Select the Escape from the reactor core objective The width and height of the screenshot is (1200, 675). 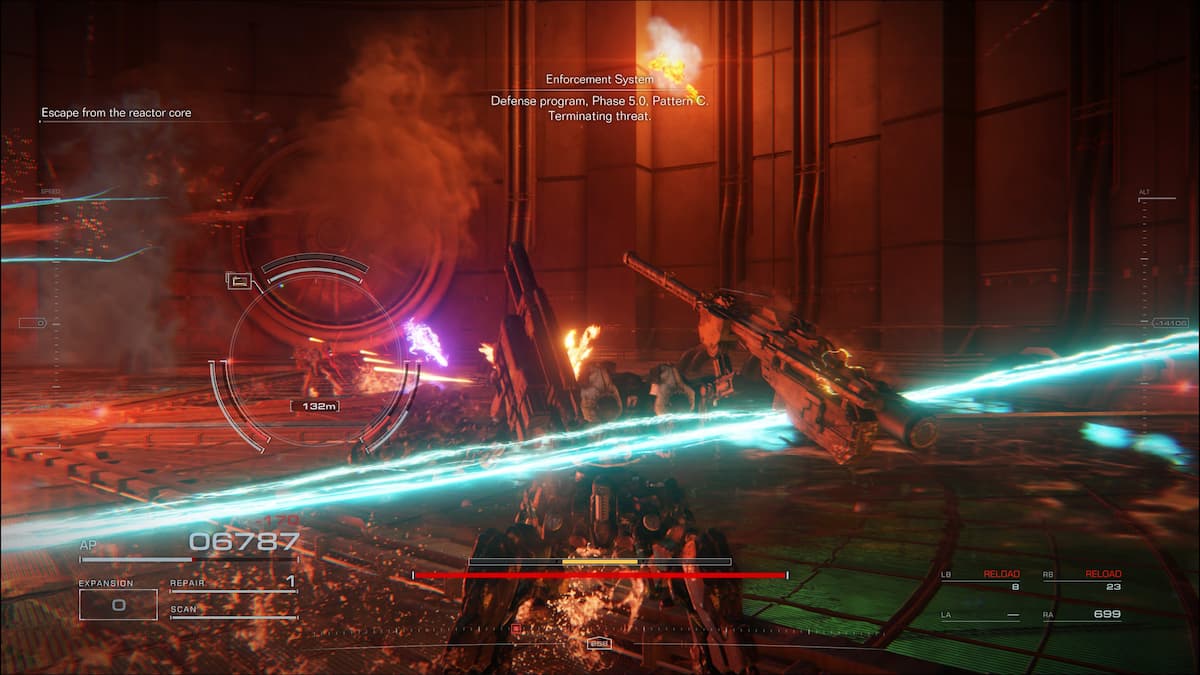116,113
